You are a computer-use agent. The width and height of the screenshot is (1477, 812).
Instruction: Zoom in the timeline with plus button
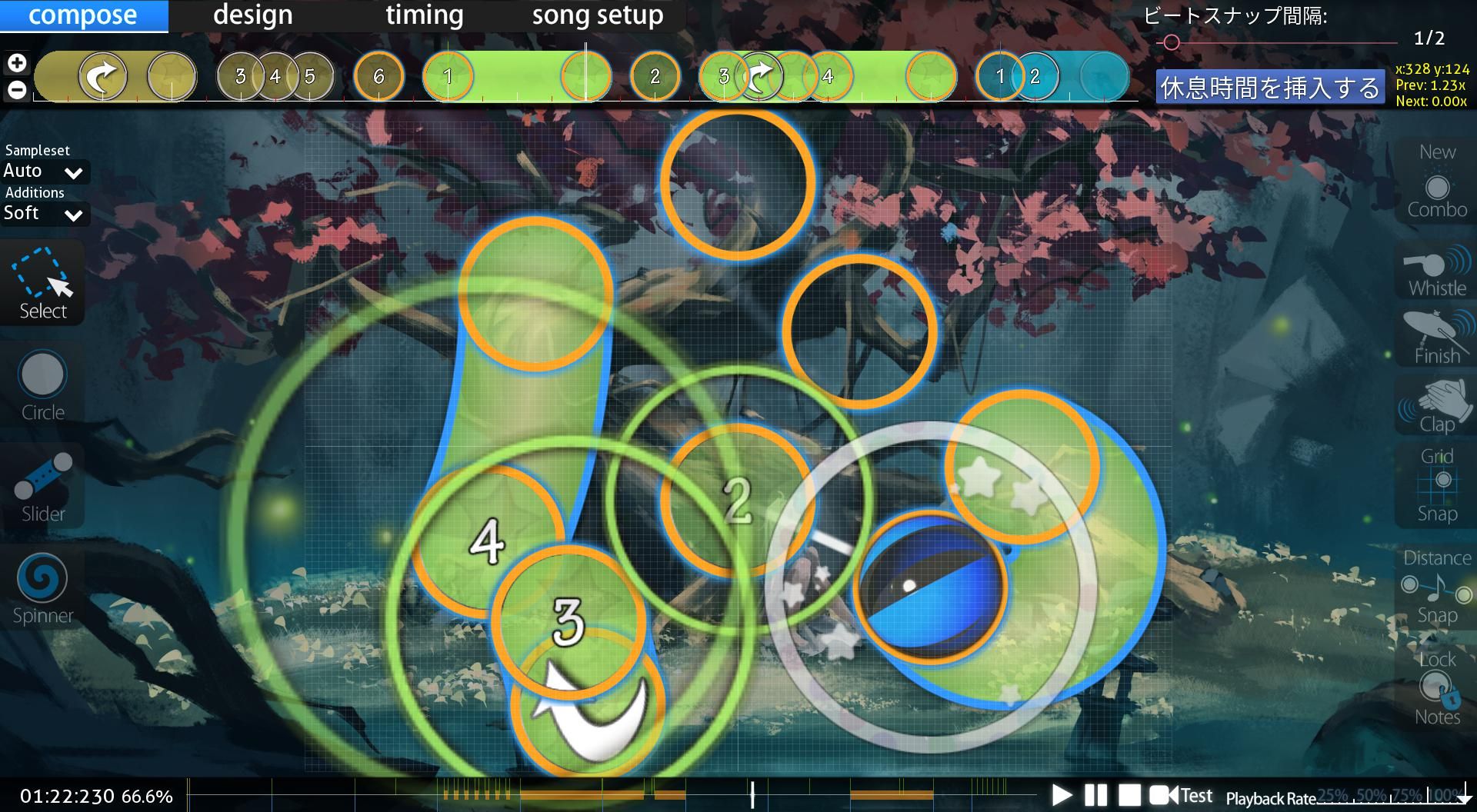click(x=17, y=63)
